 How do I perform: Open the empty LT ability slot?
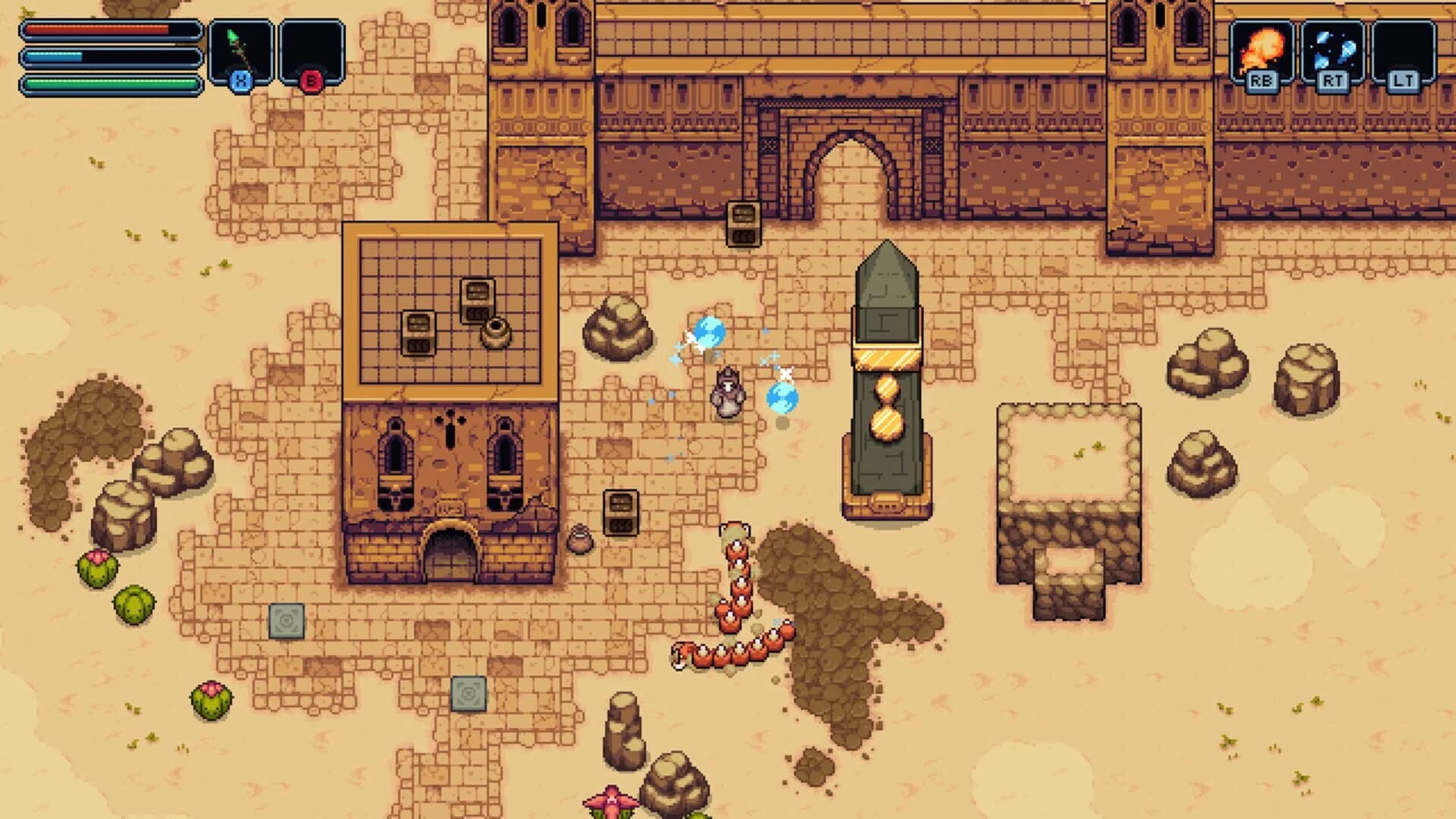tap(1403, 44)
